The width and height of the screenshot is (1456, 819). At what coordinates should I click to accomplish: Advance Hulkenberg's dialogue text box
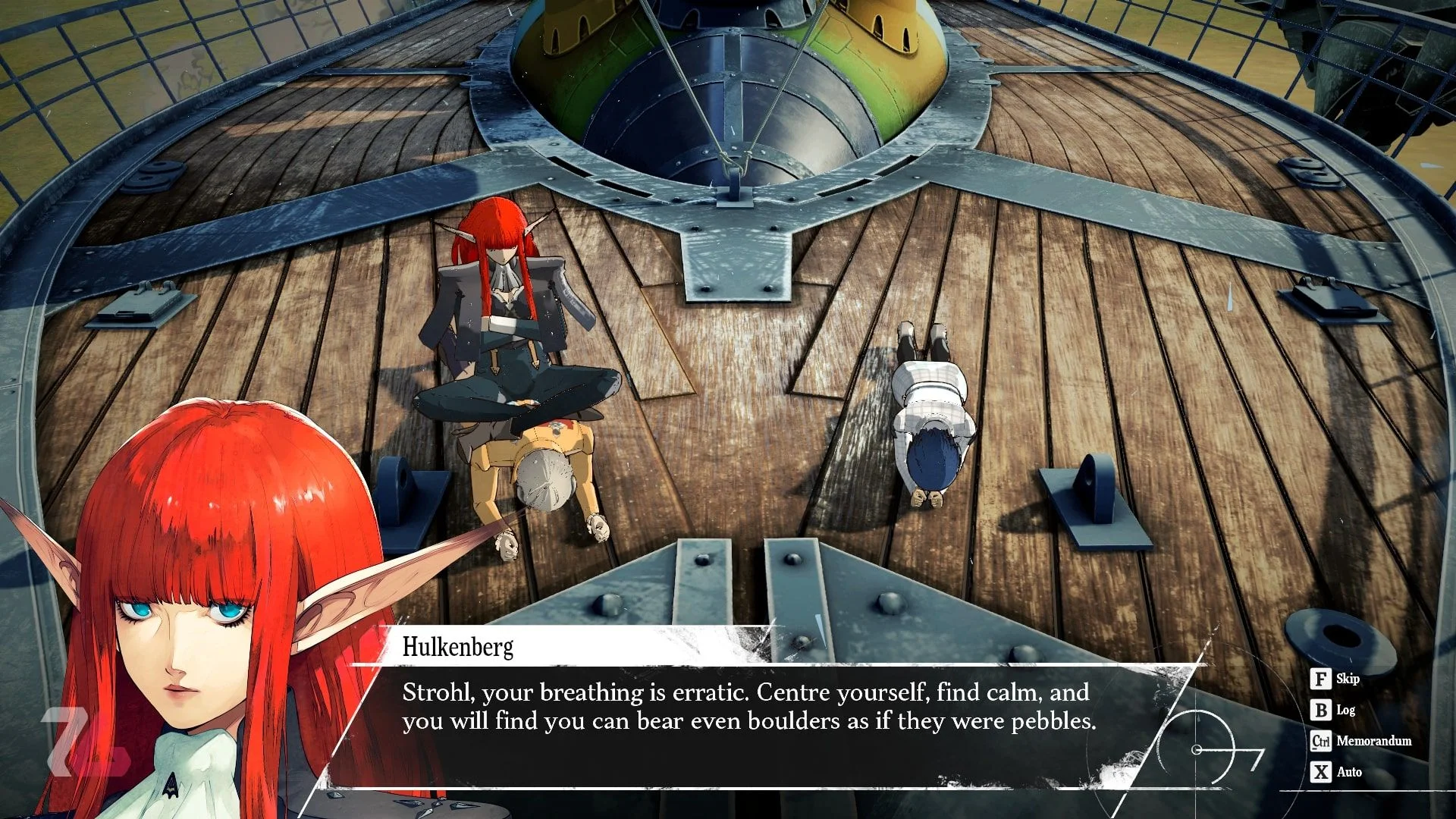[748, 707]
